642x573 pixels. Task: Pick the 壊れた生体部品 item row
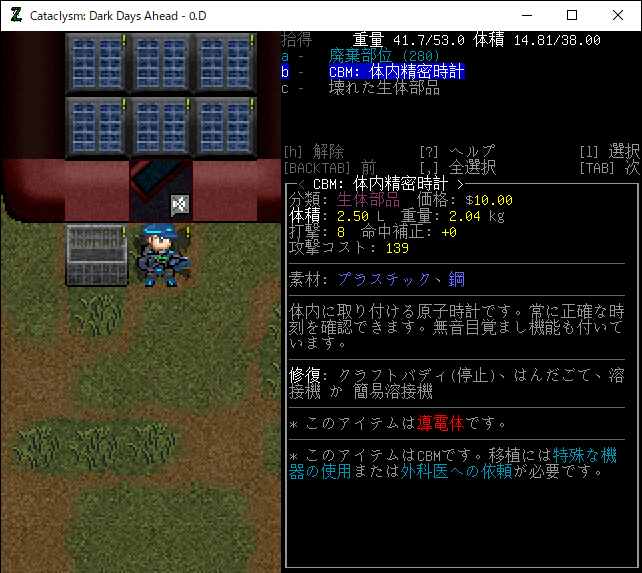click(x=384, y=88)
